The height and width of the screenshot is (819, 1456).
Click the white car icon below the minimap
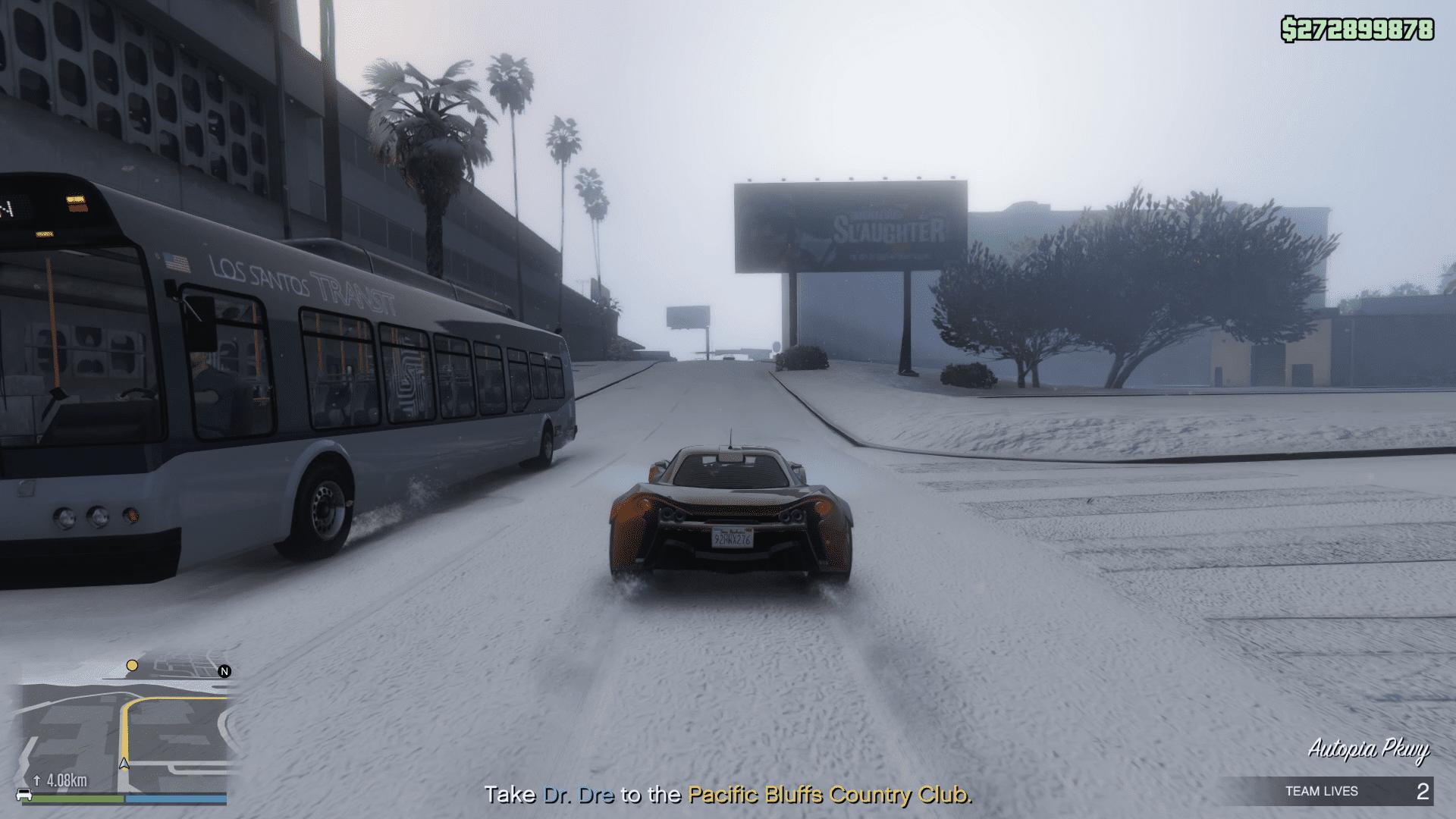coord(24,795)
